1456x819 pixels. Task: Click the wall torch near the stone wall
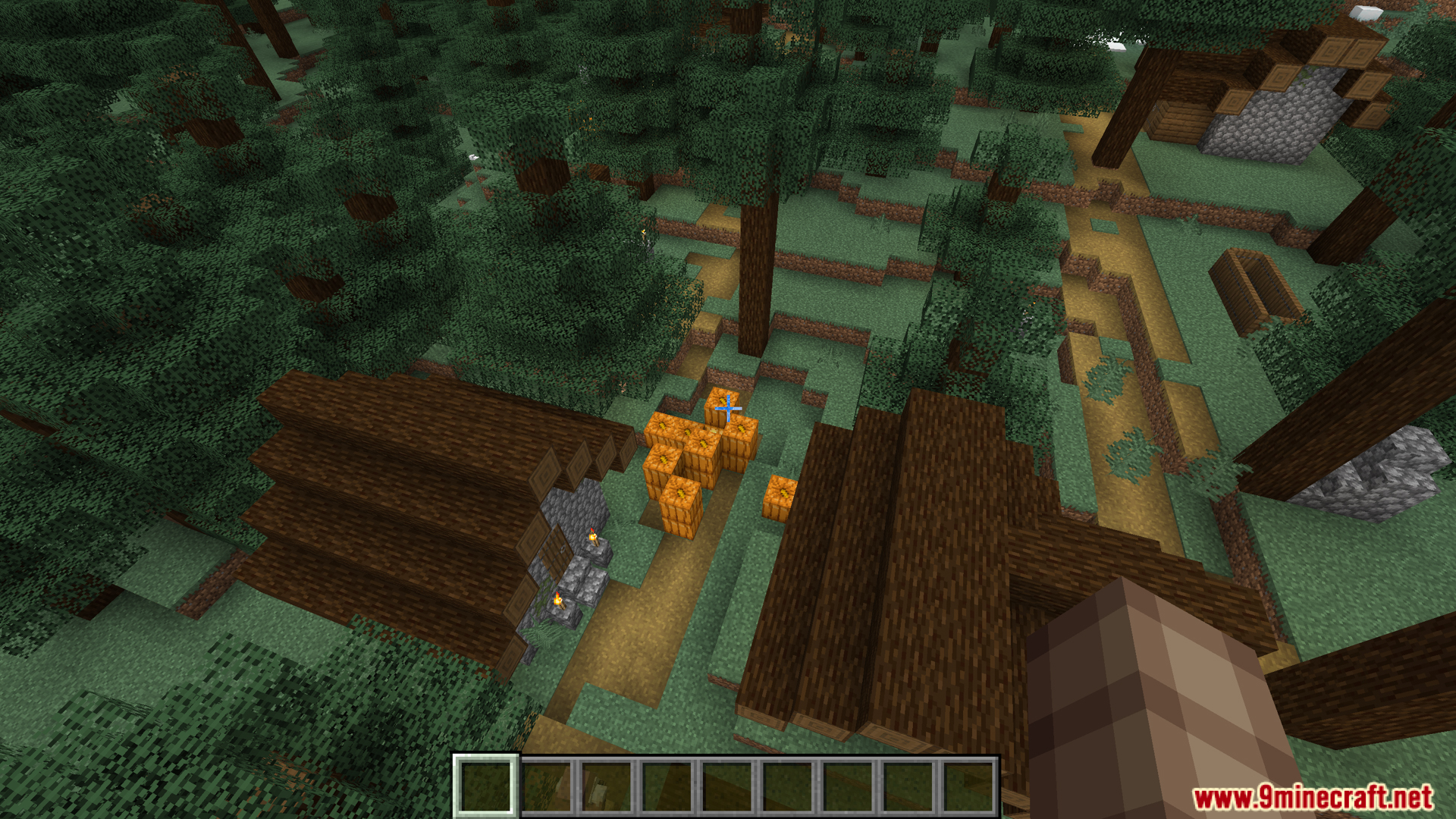[x=592, y=537]
